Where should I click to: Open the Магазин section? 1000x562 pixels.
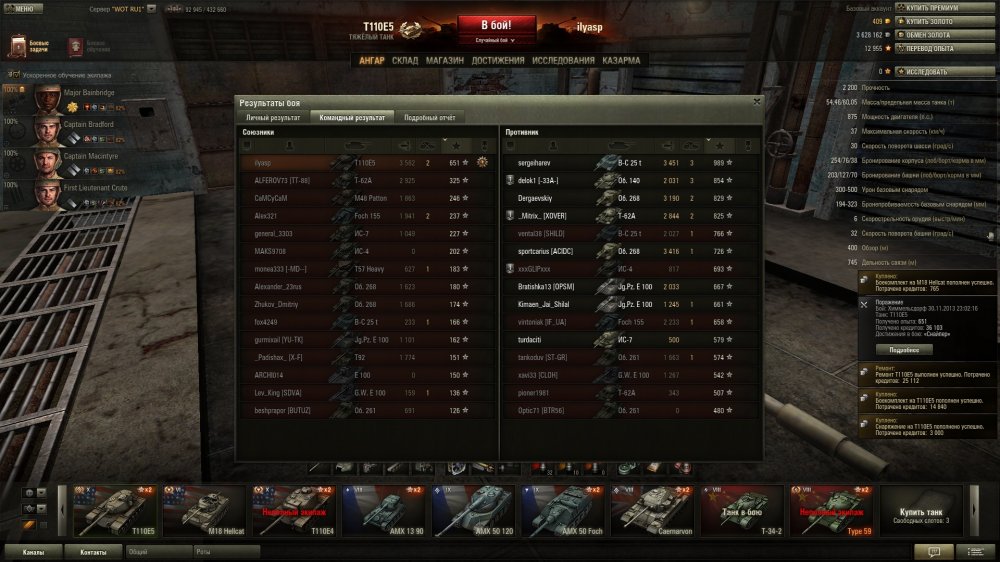pyautogui.click(x=444, y=60)
